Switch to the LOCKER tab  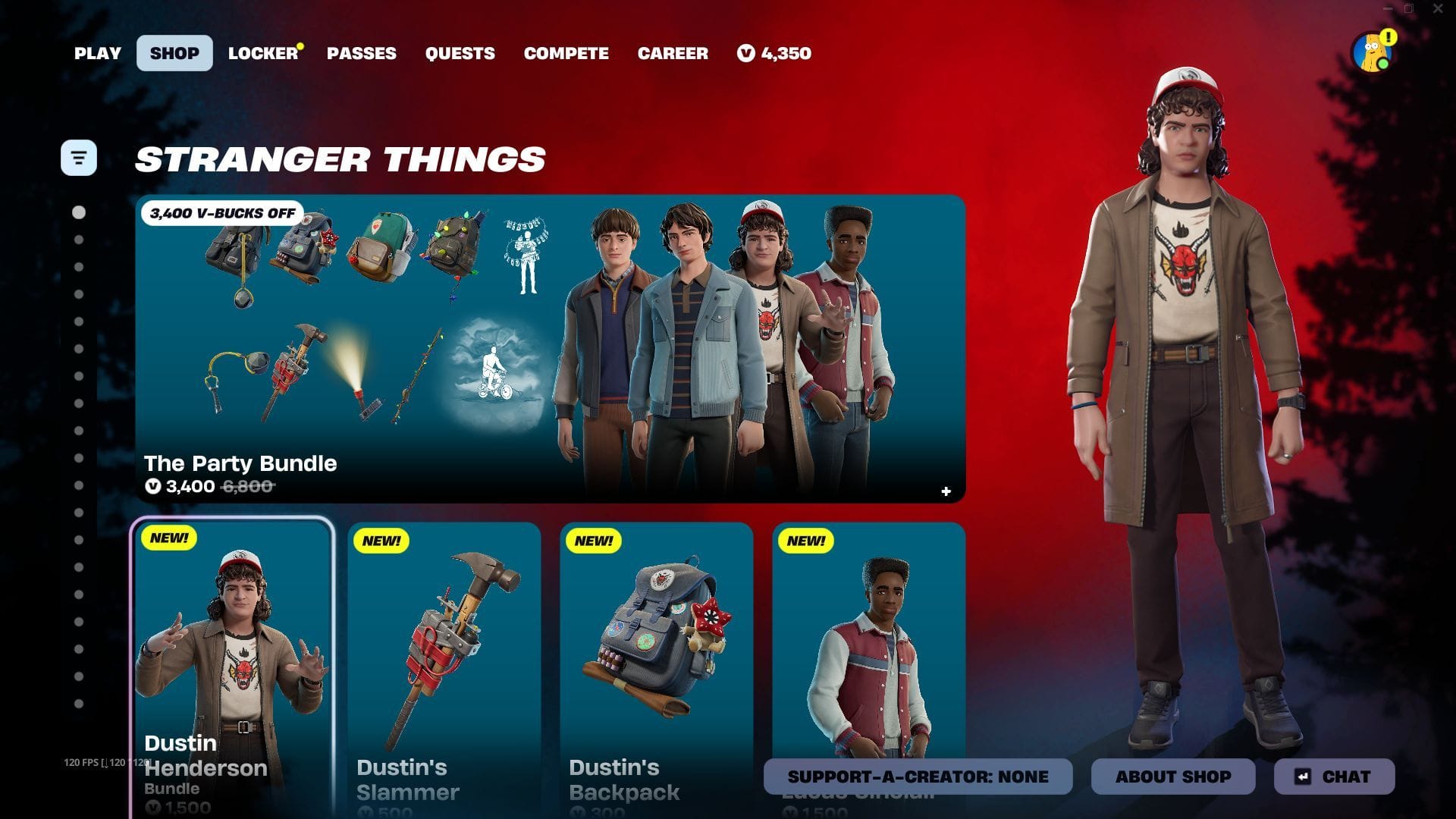(262, 53)
